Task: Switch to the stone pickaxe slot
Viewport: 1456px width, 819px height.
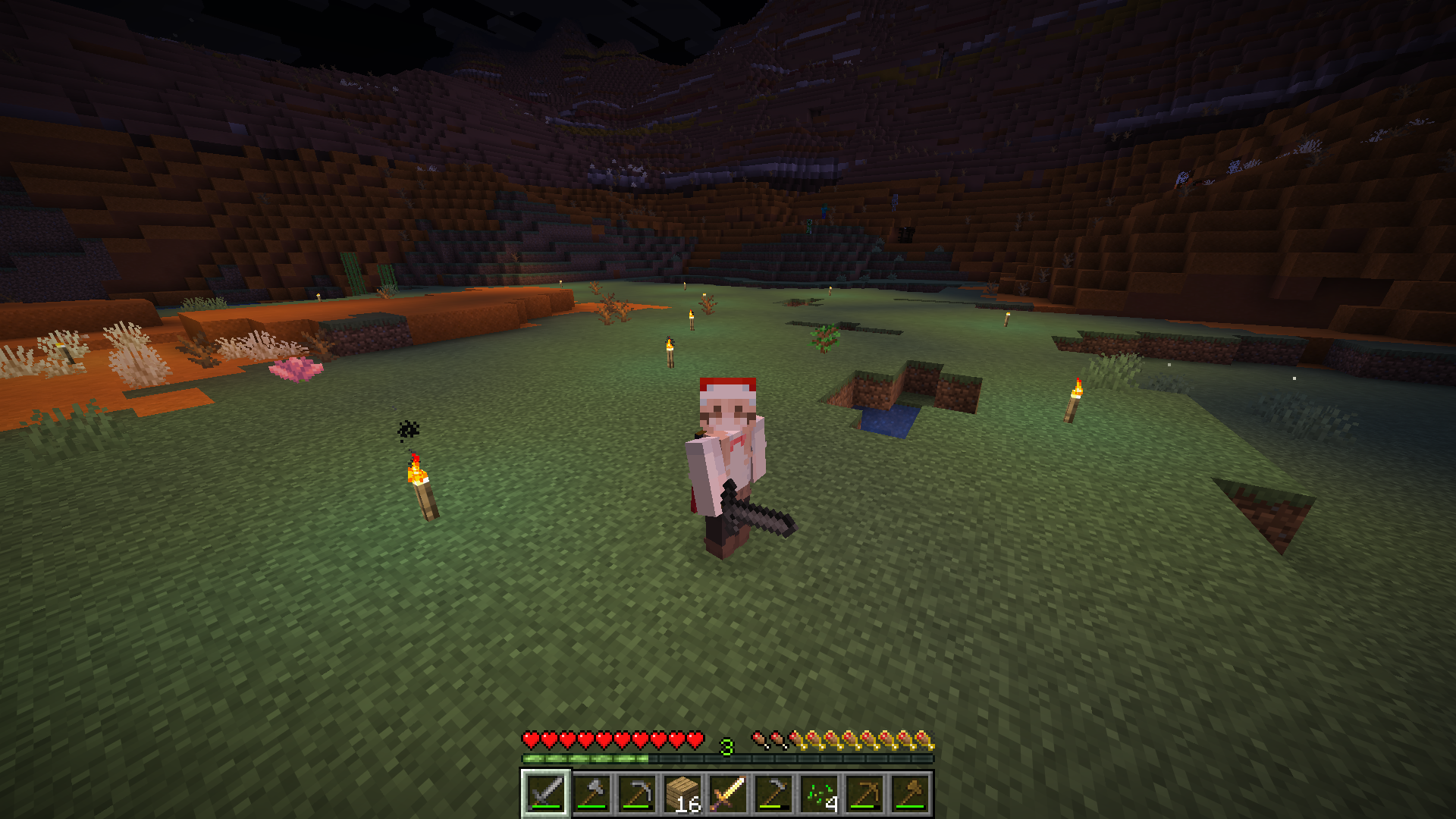Action: [636, 794]
